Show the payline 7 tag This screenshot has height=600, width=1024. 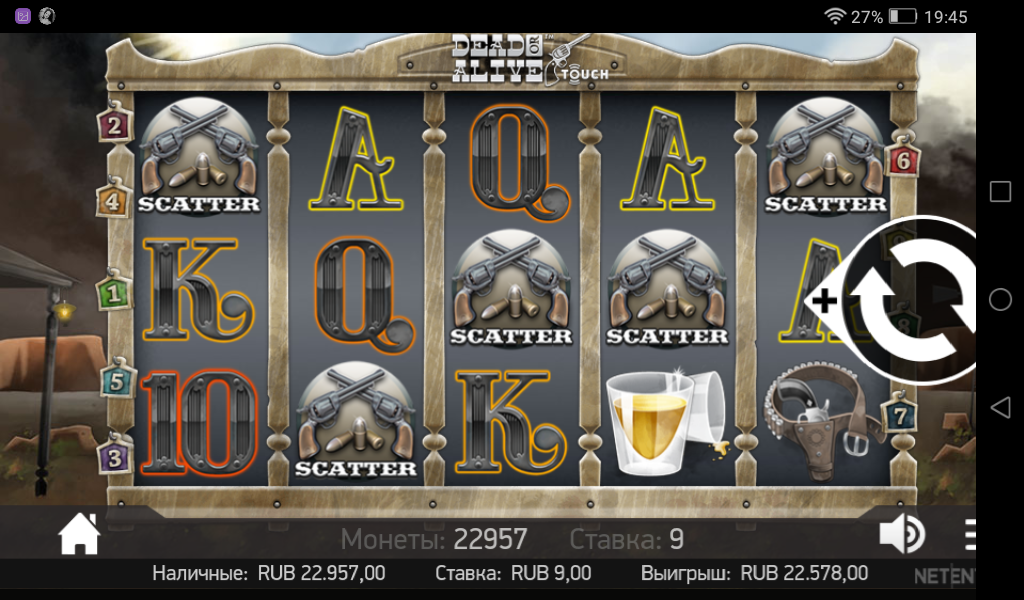pos(900,414)
